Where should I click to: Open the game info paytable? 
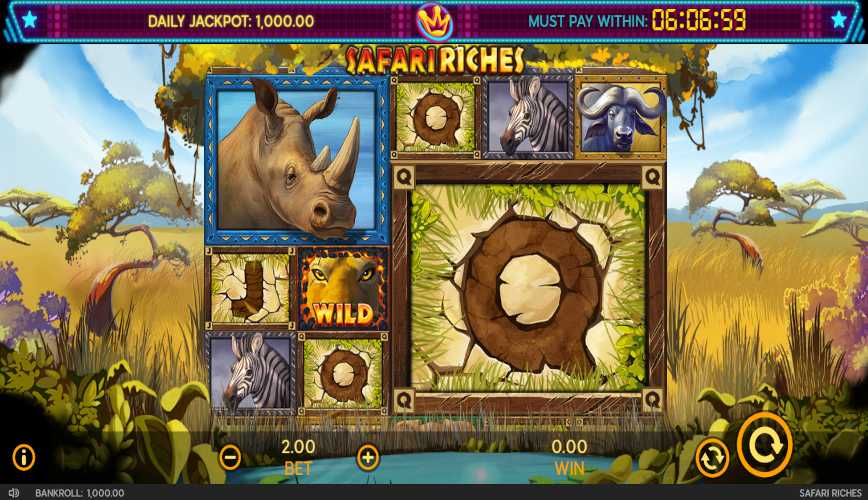tap(24, 458)
